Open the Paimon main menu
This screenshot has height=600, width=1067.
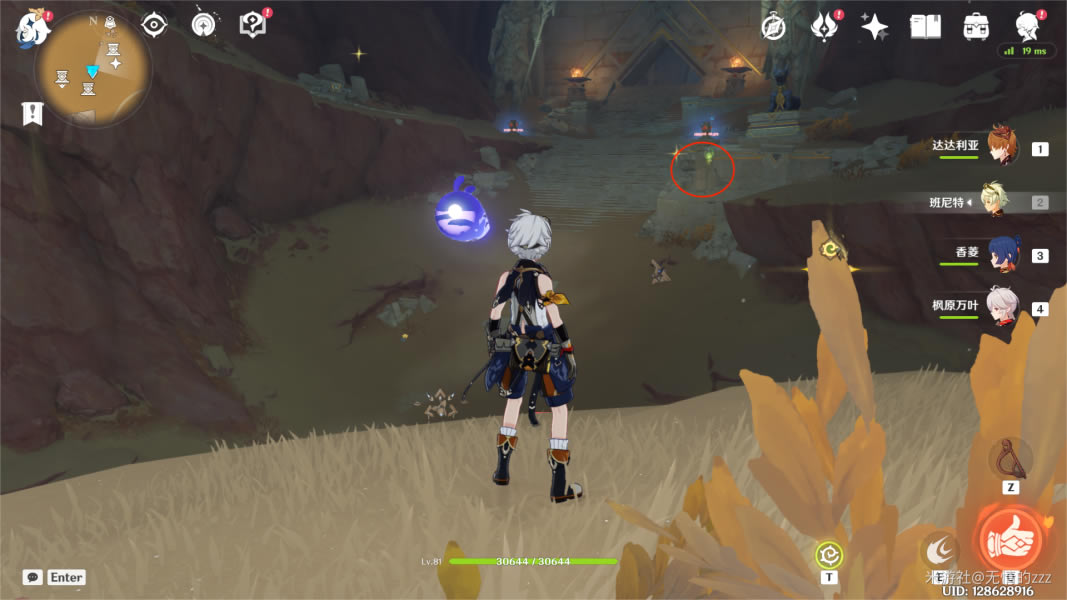click(32, 28)
